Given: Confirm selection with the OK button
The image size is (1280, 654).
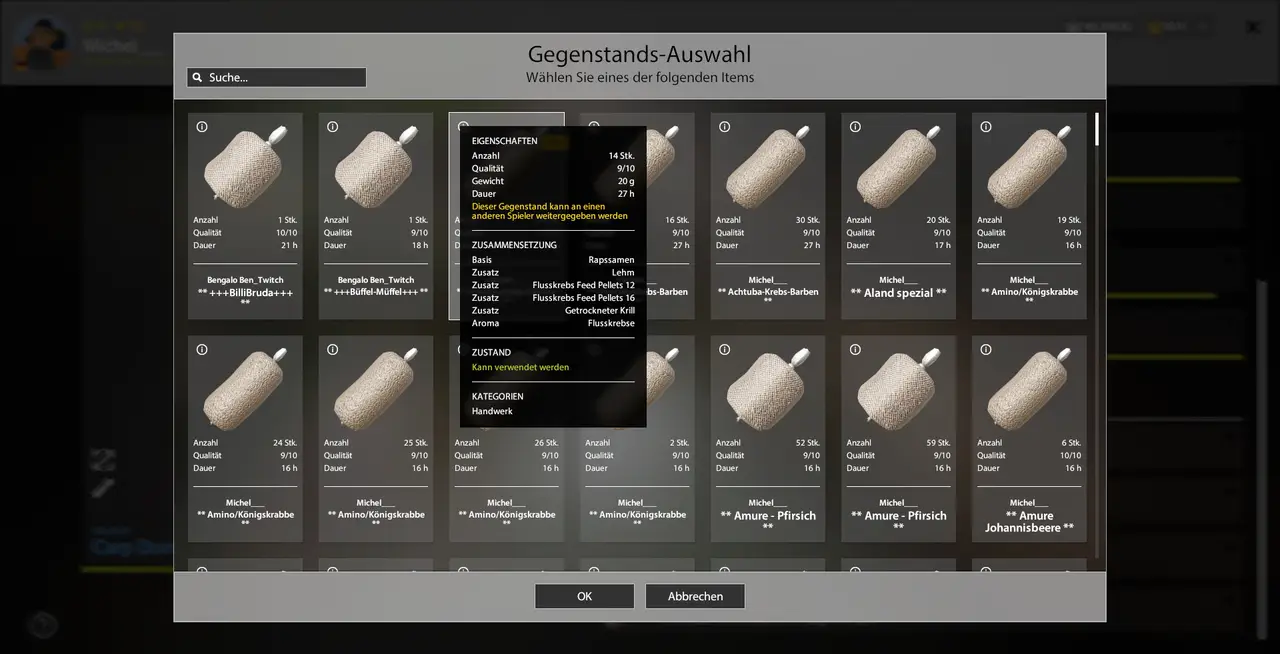Looking at the screenshot, I should [x=584, y=596].
